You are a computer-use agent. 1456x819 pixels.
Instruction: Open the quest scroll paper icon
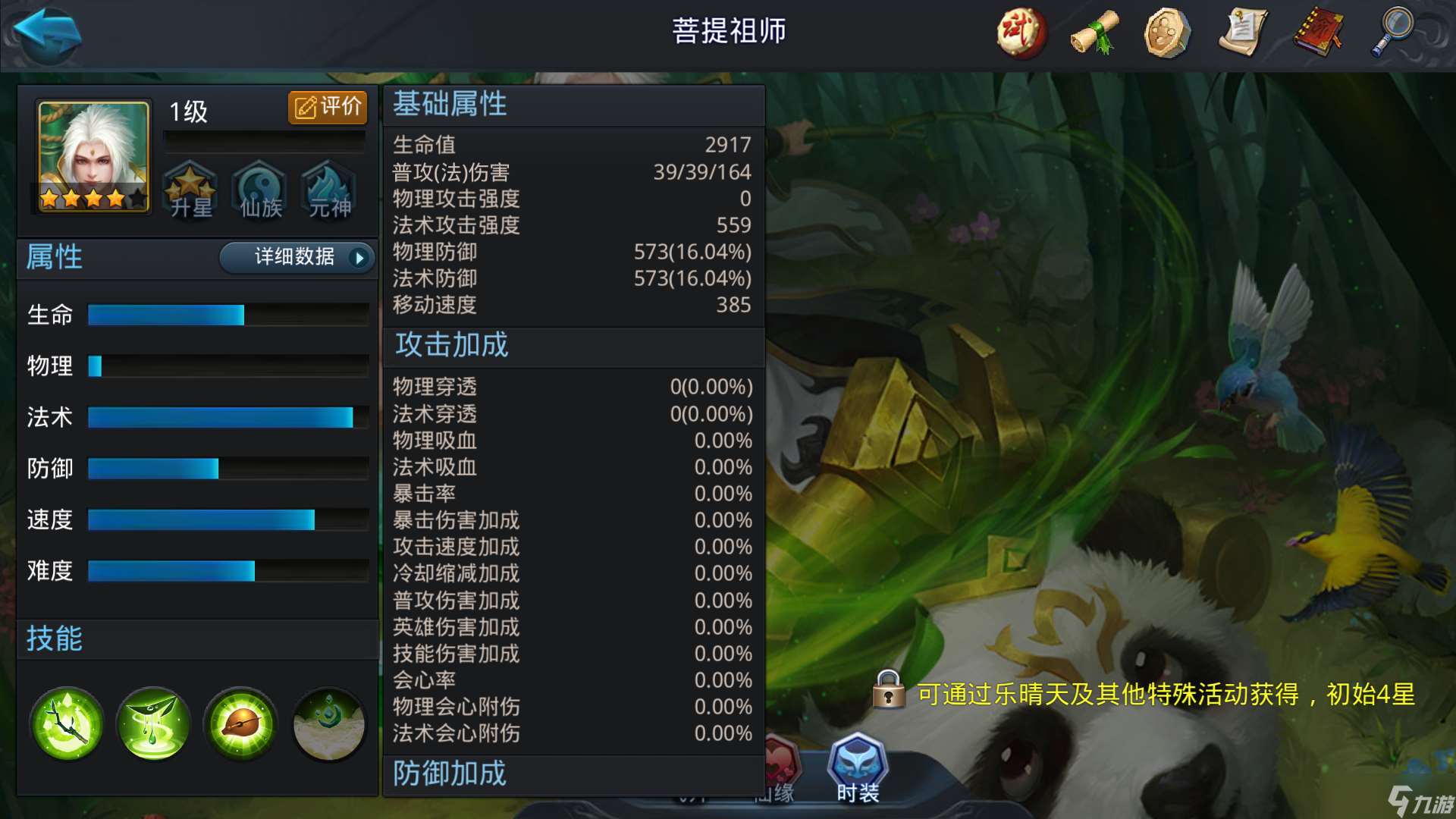[x=1242, y=33]
